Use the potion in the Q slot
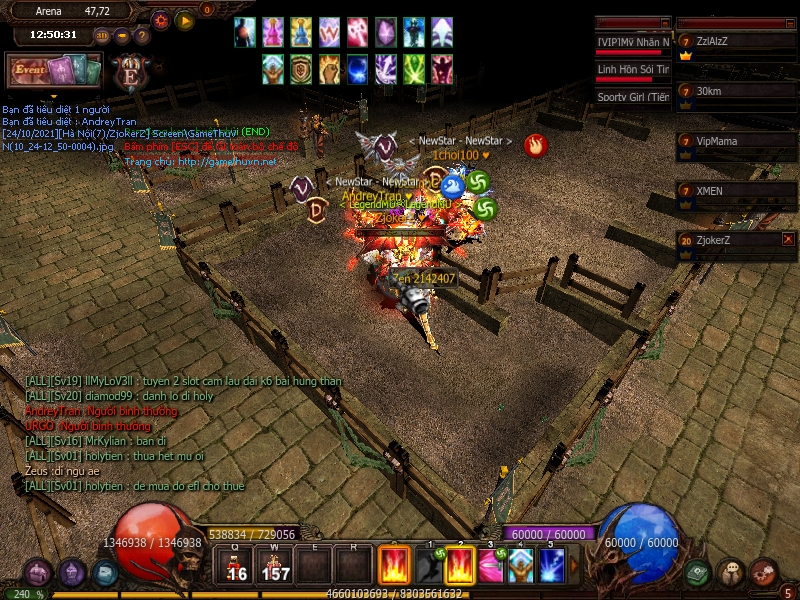800x600 pixels. point(234,566)
